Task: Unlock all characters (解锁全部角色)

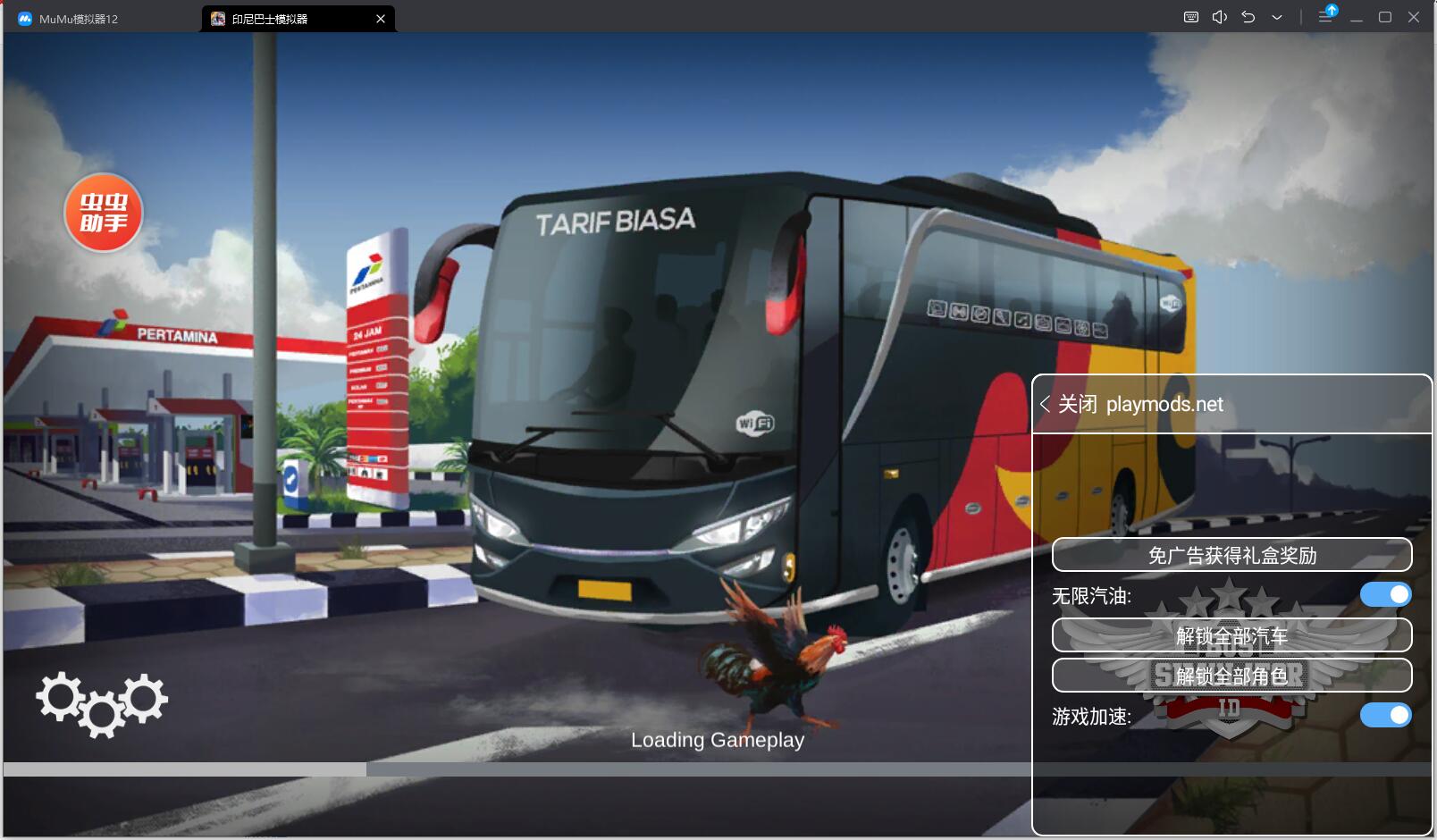Action: [1231, 676]
